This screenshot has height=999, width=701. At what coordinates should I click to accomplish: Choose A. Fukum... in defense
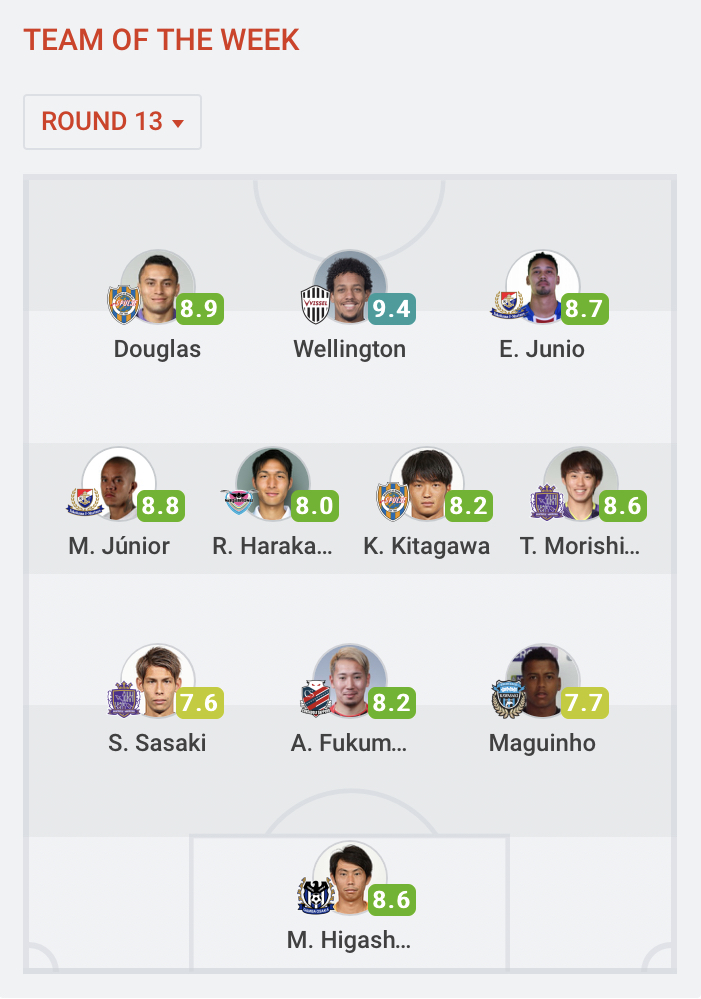(350, 682)
